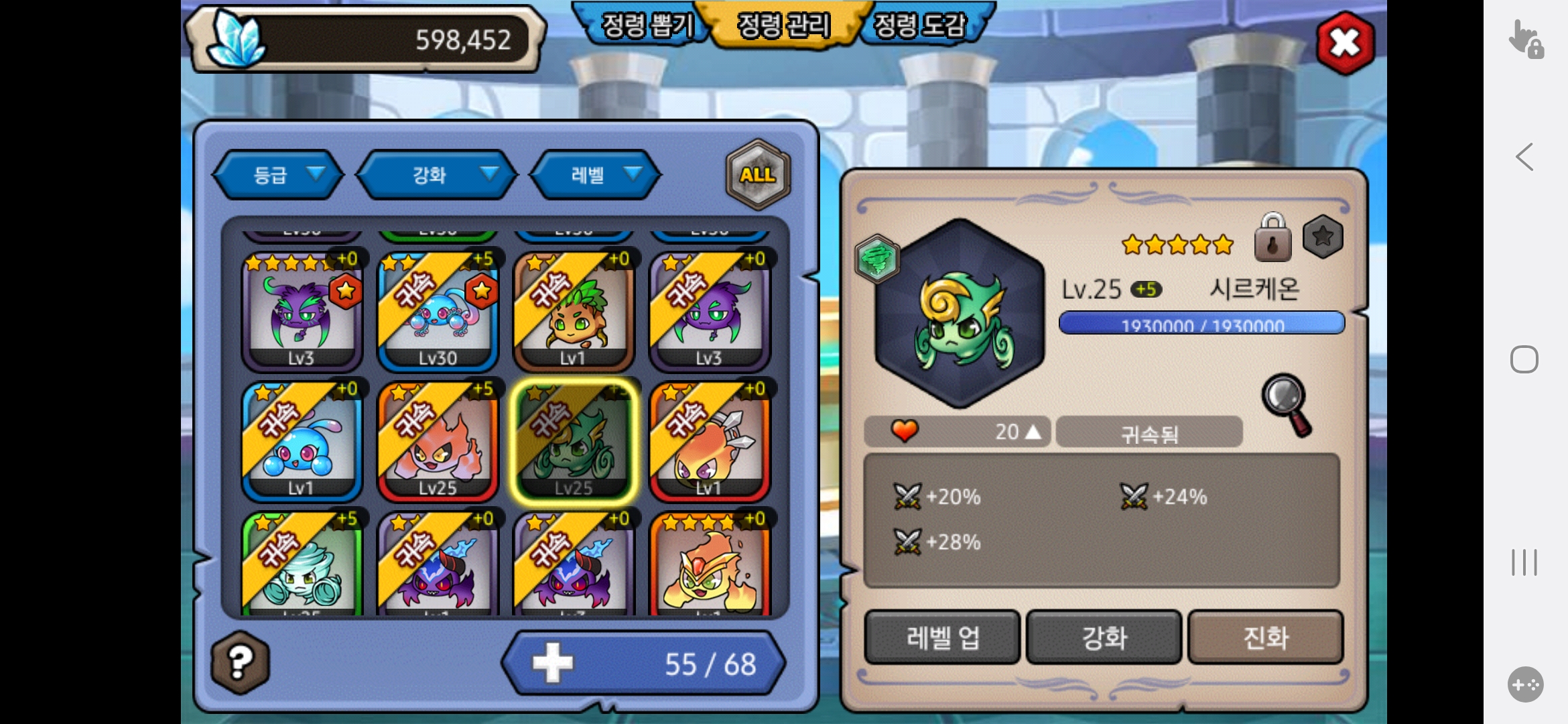Switch to the 정령 뽑기 tab

[x=646, y=25]
